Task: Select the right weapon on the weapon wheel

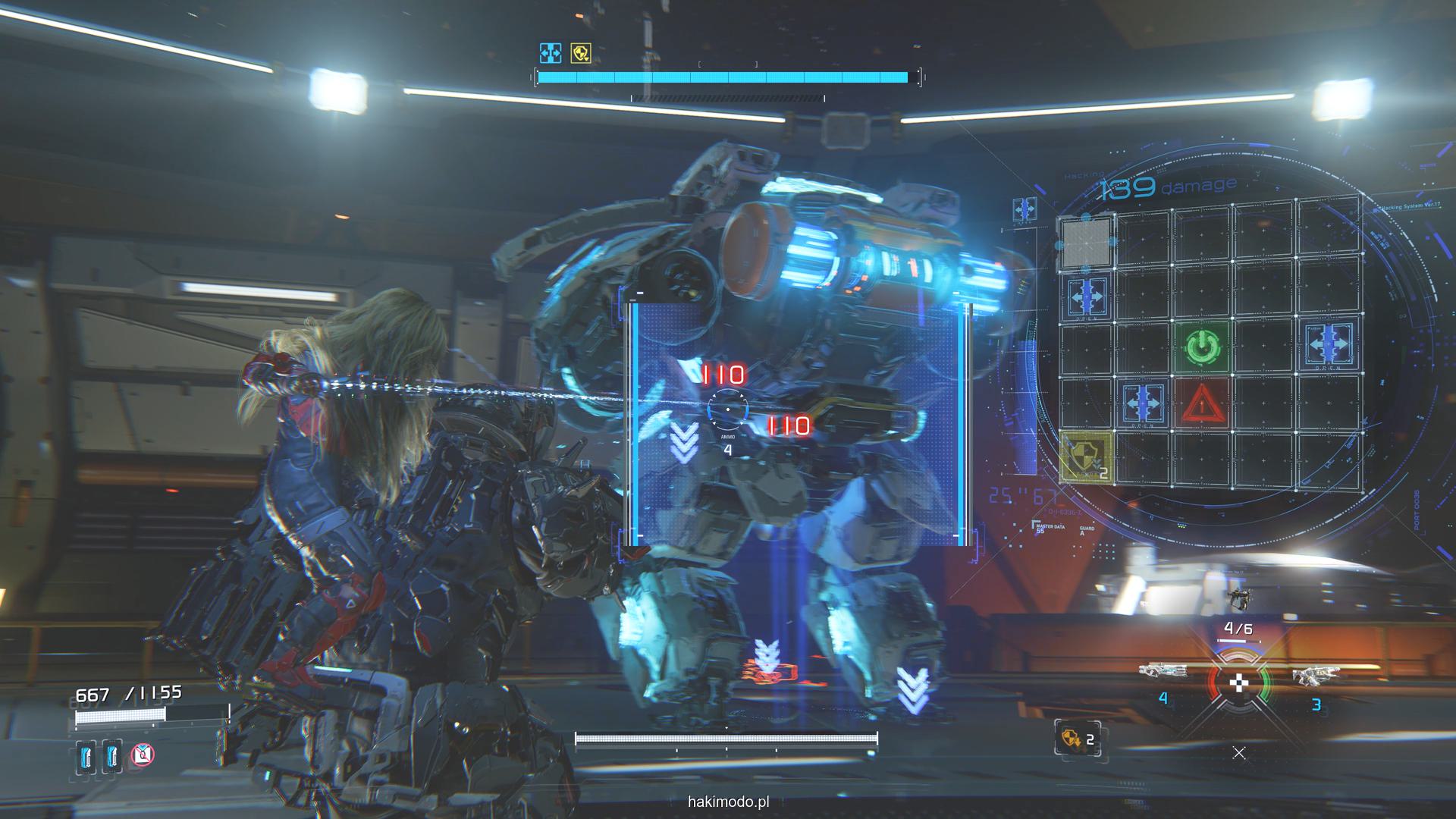Action: (x=1316, y=674)
